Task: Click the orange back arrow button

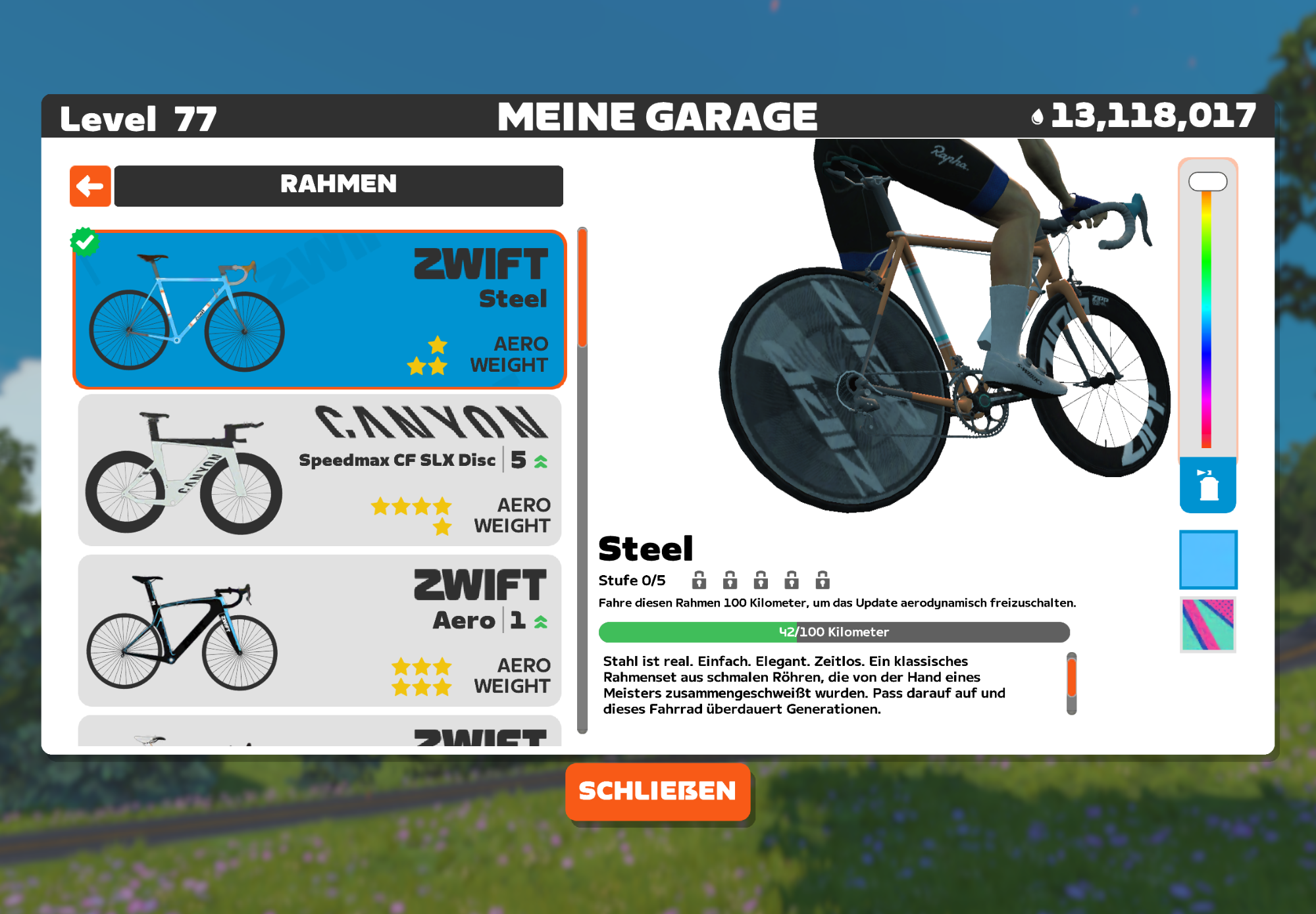Action: pyautogui.click(x=90, y=186)
